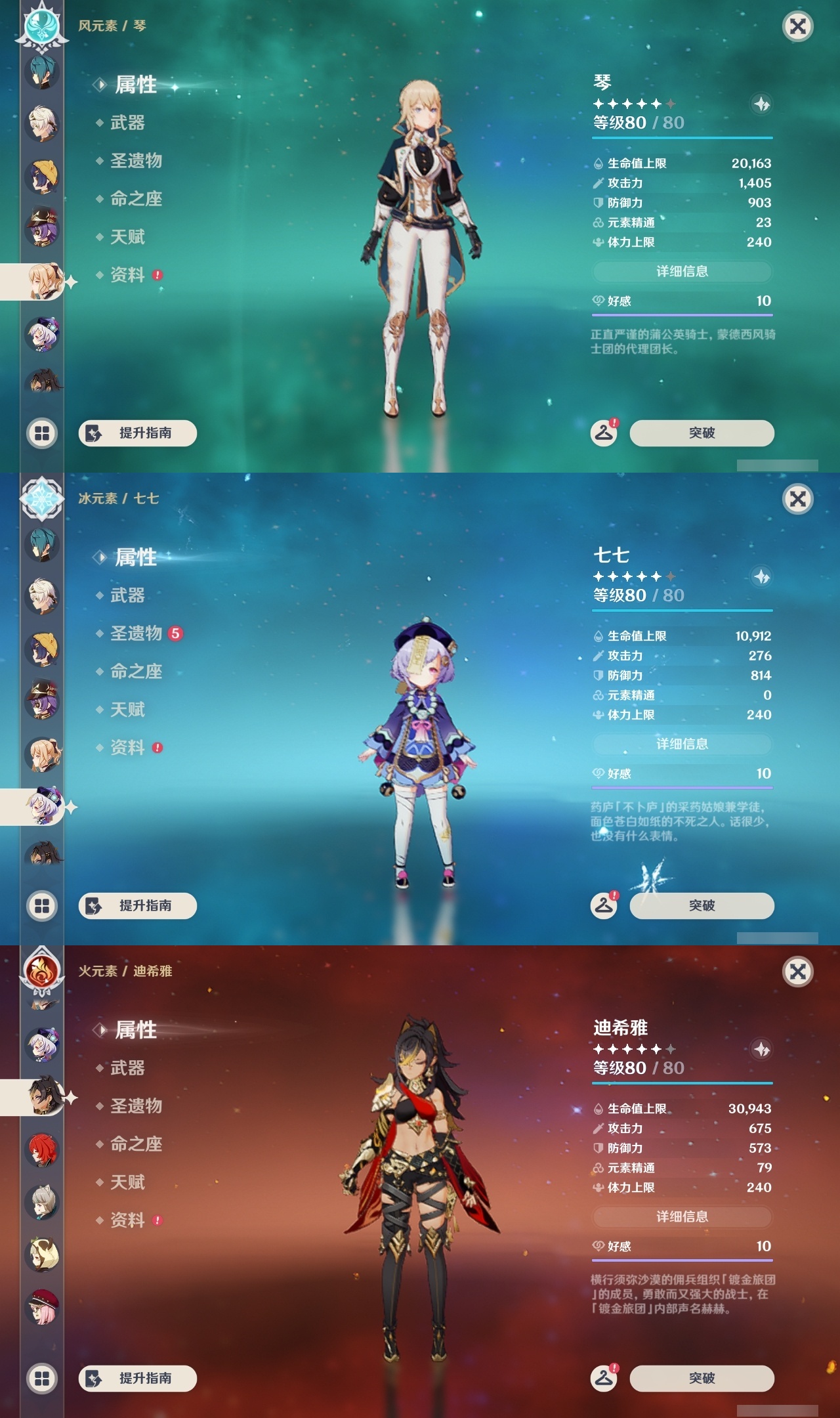The image size is (840, 1418).
Task: Open the 资料 tab with red alert on Jean's page
Action: coord(128,276)
